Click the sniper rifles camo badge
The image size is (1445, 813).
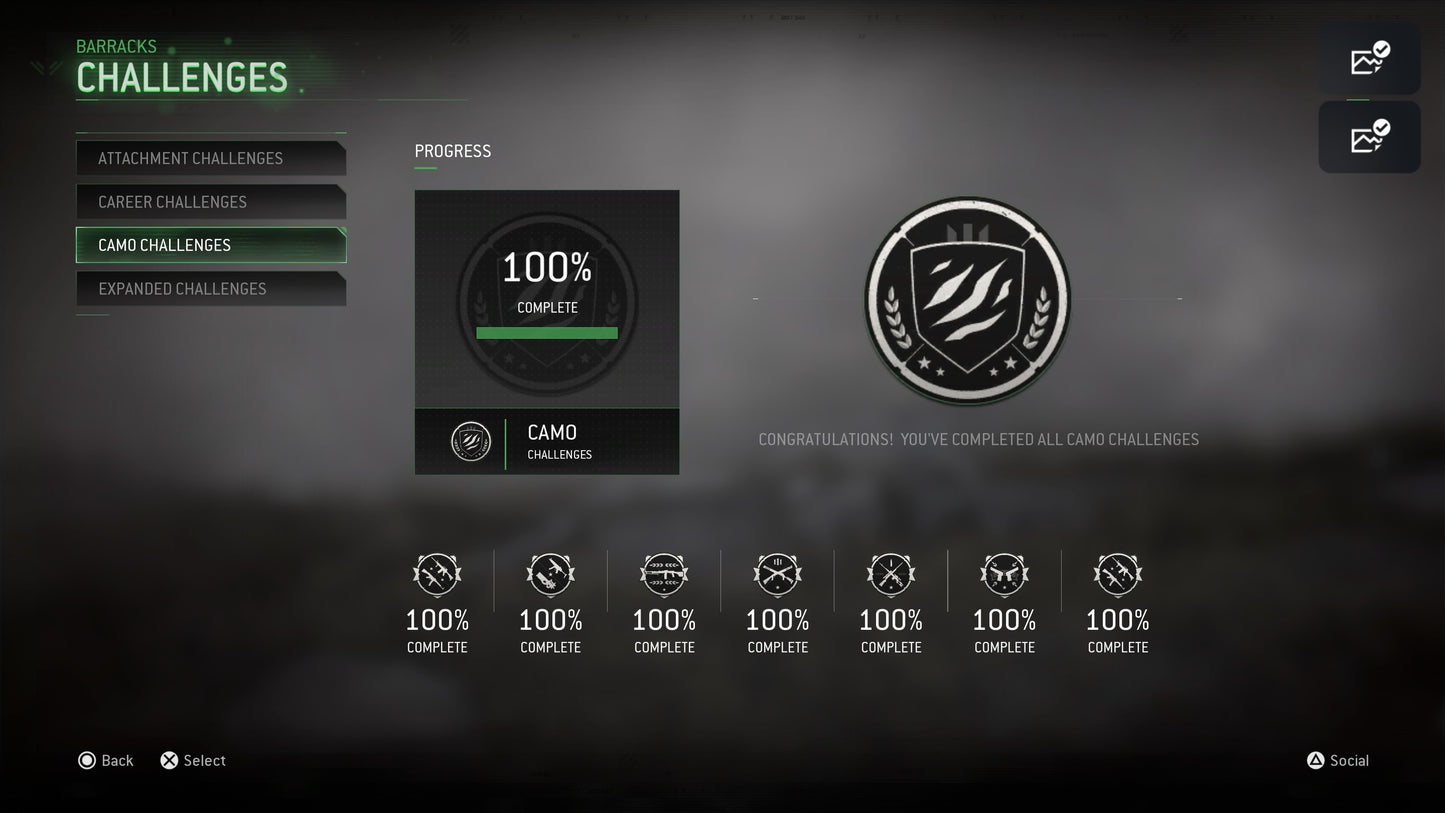[891, 575]
